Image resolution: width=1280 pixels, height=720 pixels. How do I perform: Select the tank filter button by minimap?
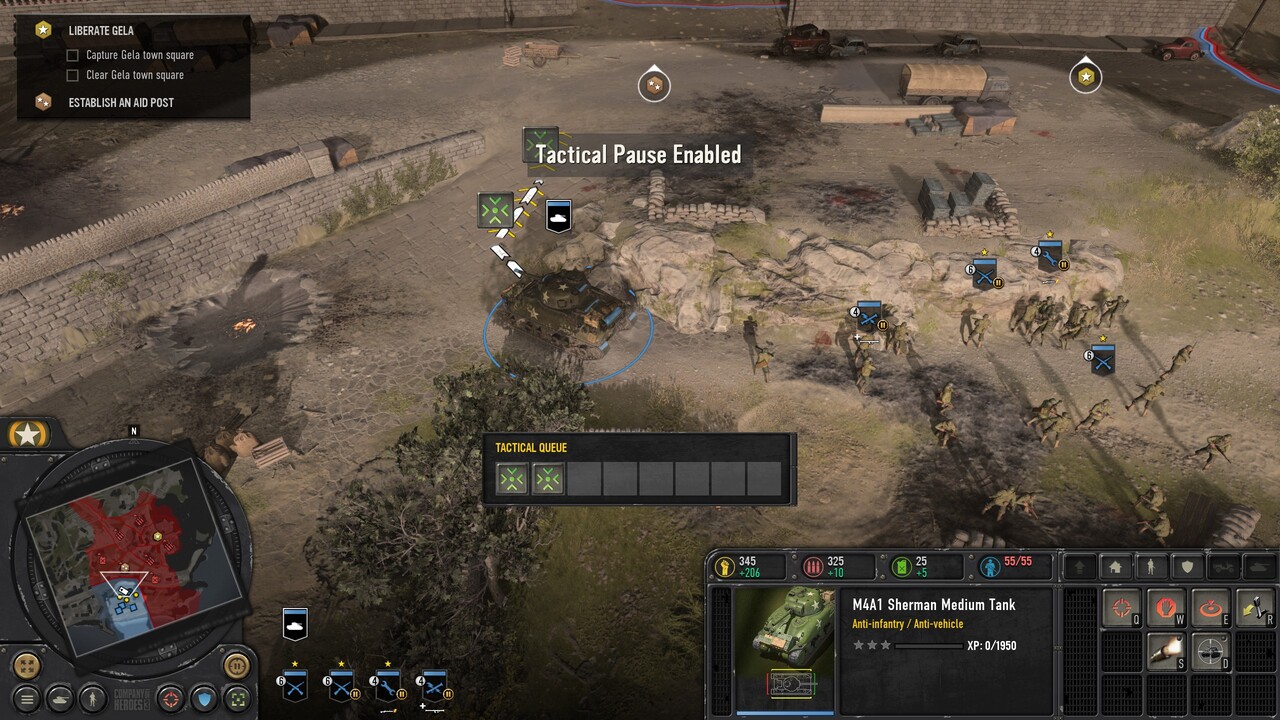pyautogui.click(x=60, y=698)
